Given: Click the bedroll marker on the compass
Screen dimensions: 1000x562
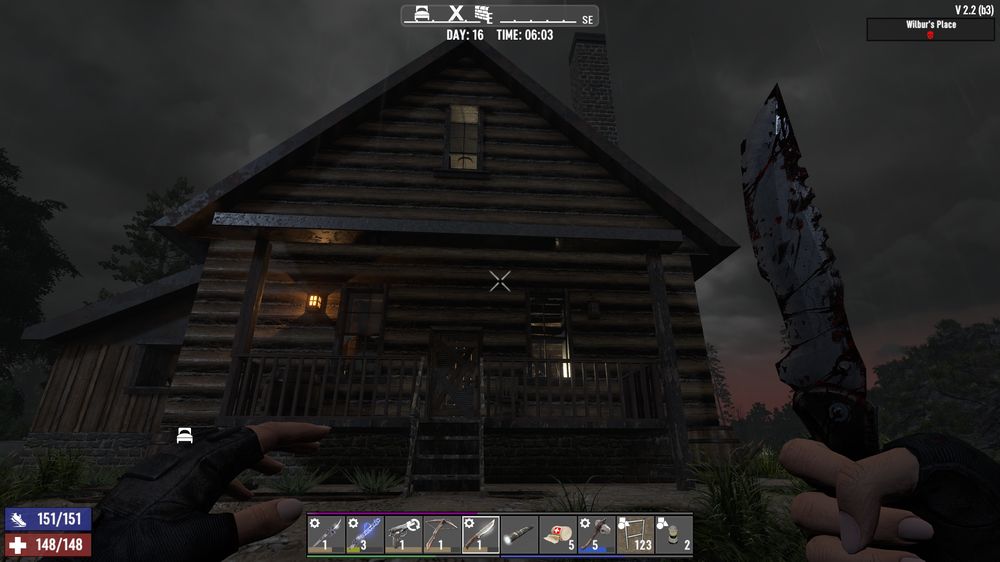Looking at the screenshot, I should point(423,14).
